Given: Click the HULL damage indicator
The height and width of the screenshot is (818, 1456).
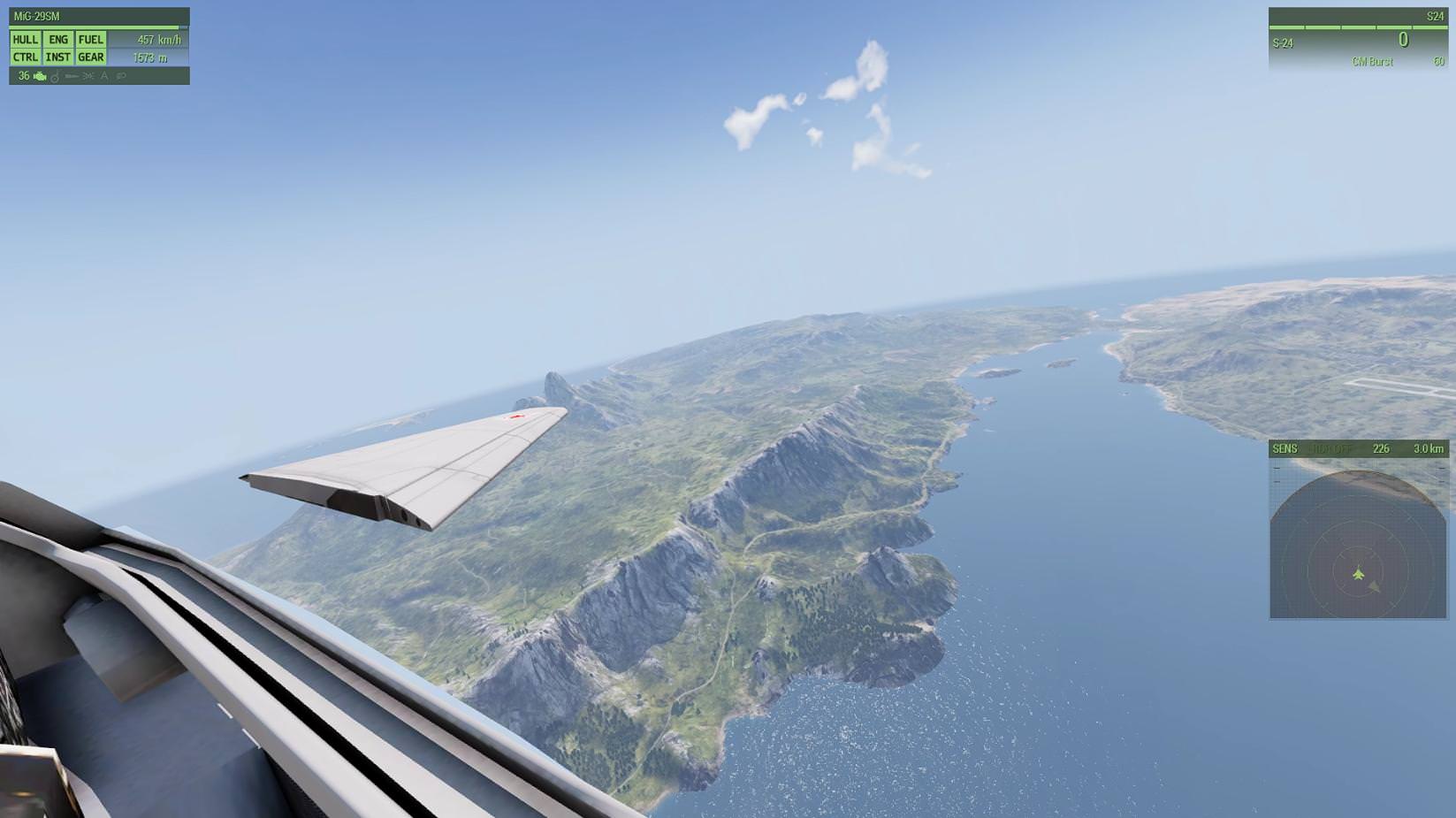Looking at the screenshot, I should [25, 40].
